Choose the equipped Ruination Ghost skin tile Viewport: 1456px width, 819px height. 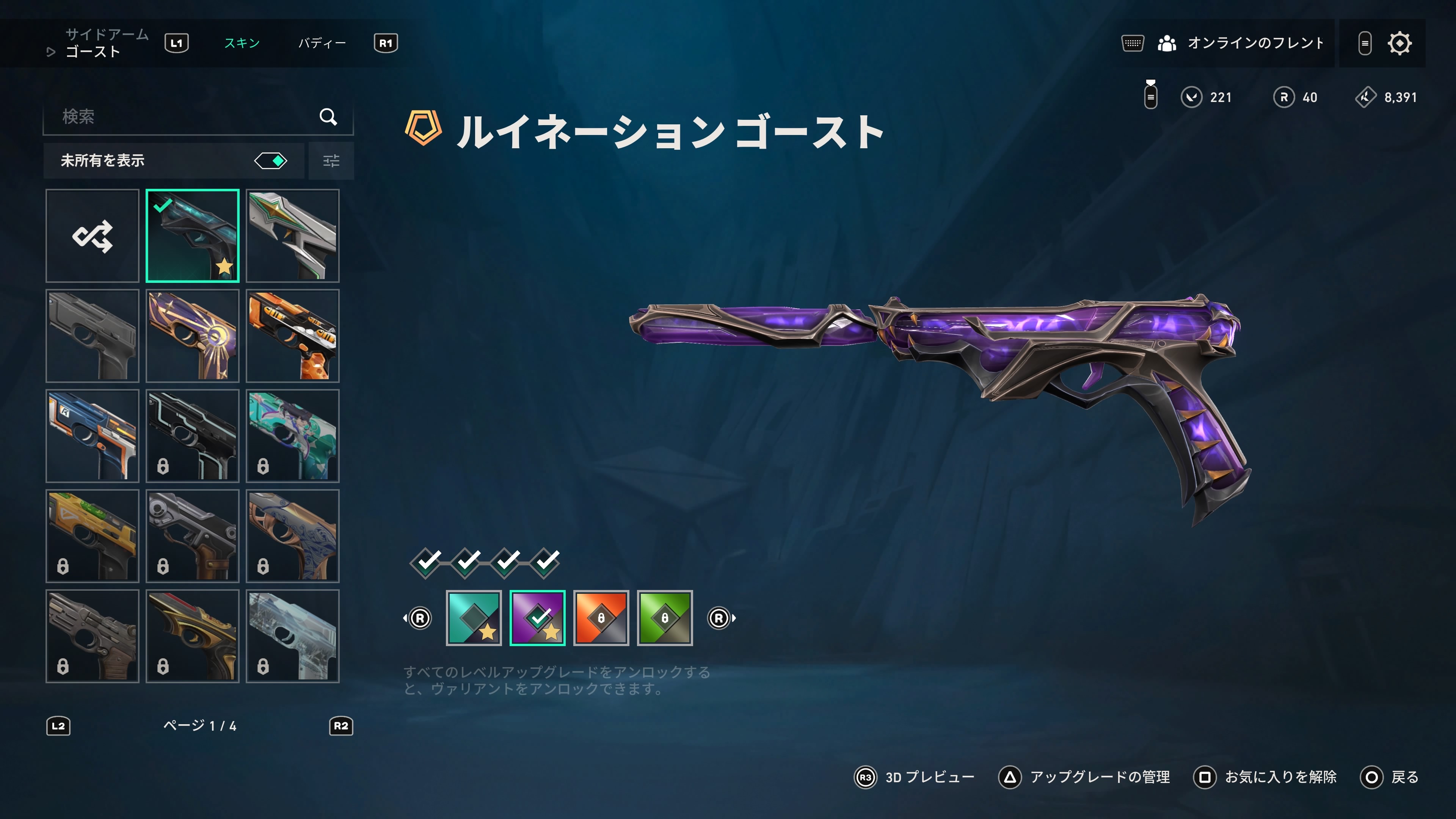click(192, 236)
